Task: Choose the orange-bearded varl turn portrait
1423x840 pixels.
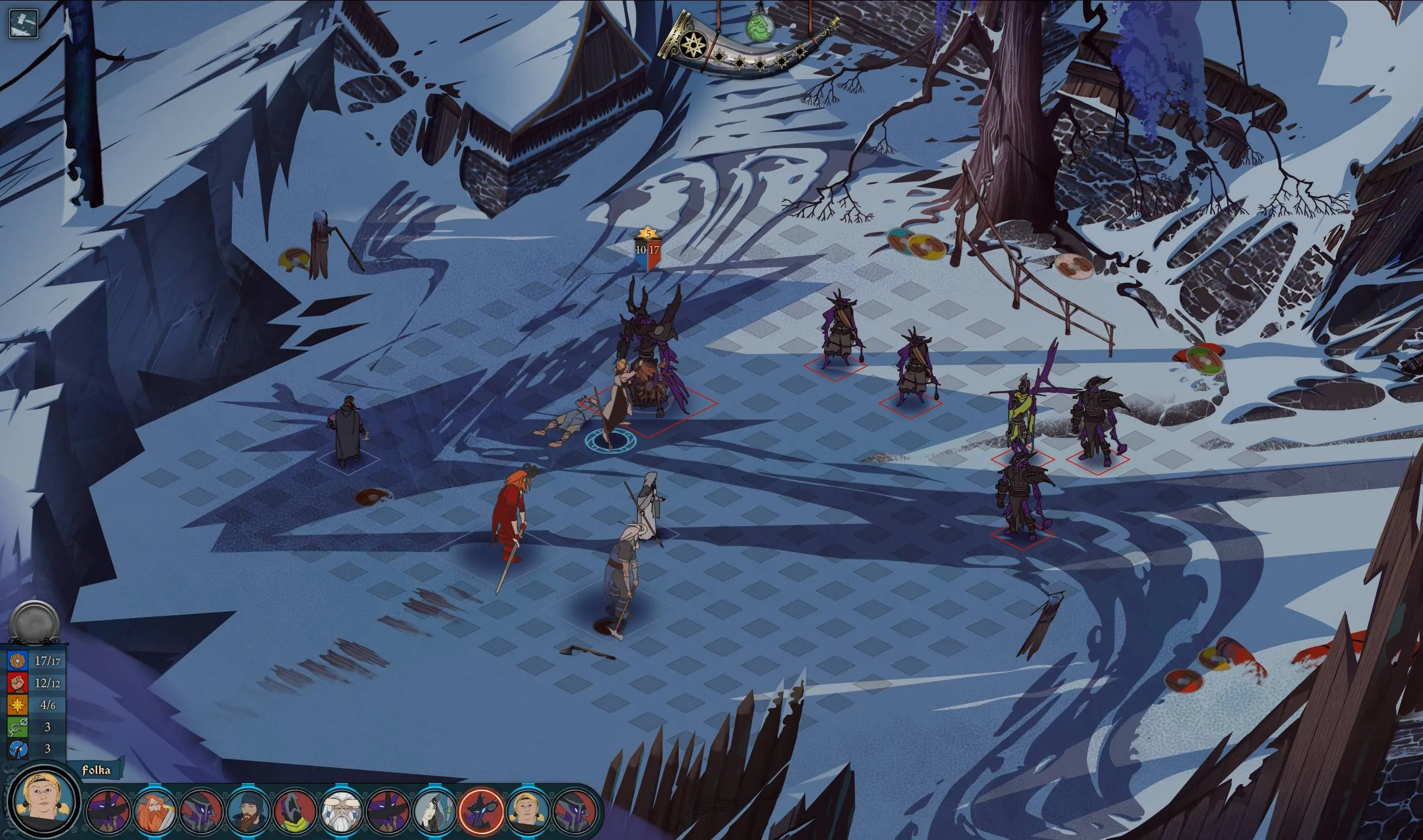Action: (155, 811)
